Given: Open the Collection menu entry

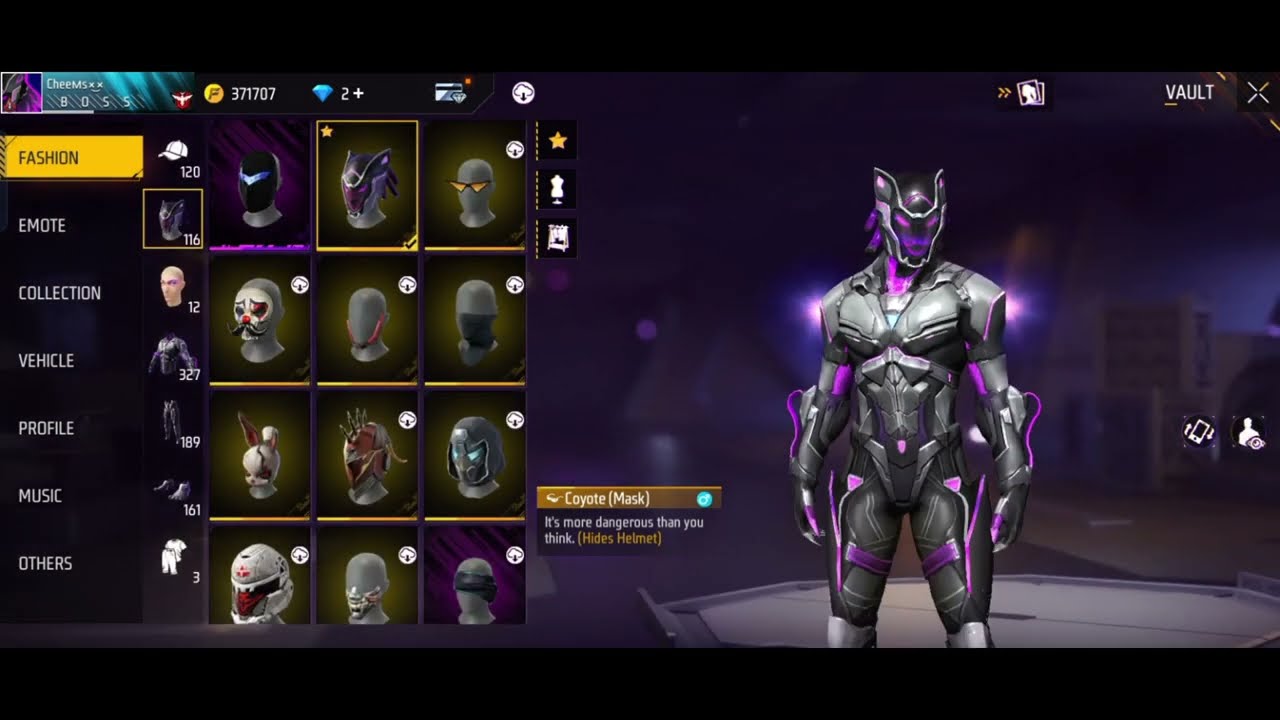Looking at the screenshot, I should [59, 293].
